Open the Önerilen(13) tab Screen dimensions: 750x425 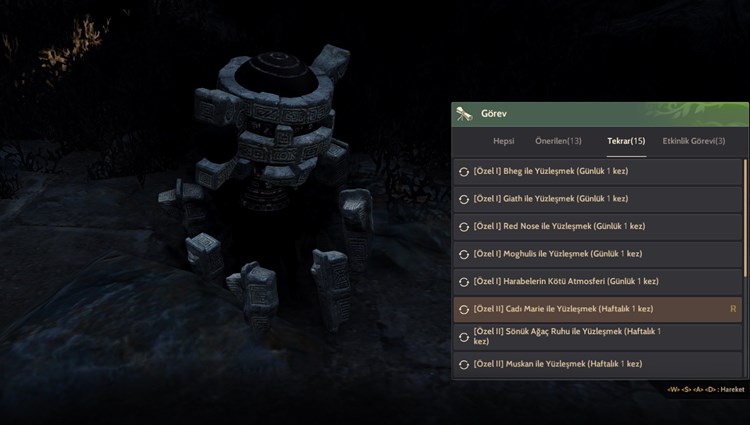point(558,141)
